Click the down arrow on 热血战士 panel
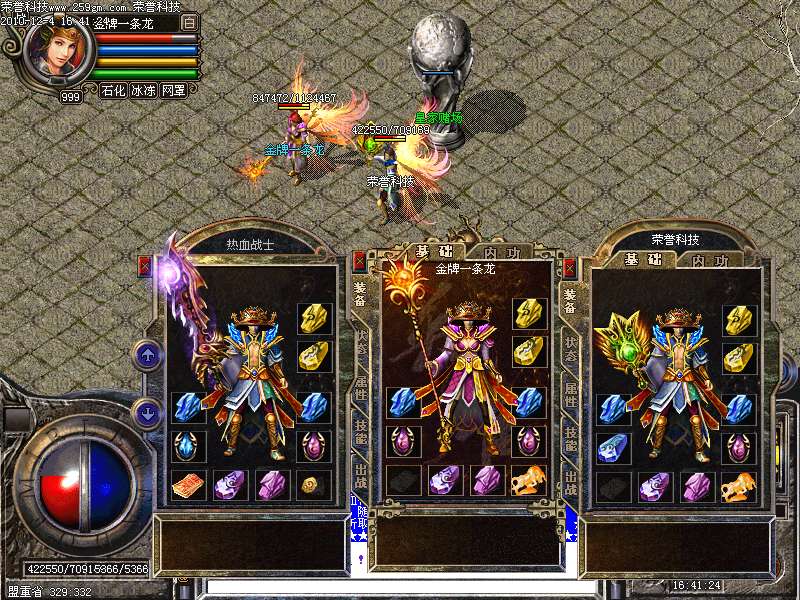 coord(147,411)
